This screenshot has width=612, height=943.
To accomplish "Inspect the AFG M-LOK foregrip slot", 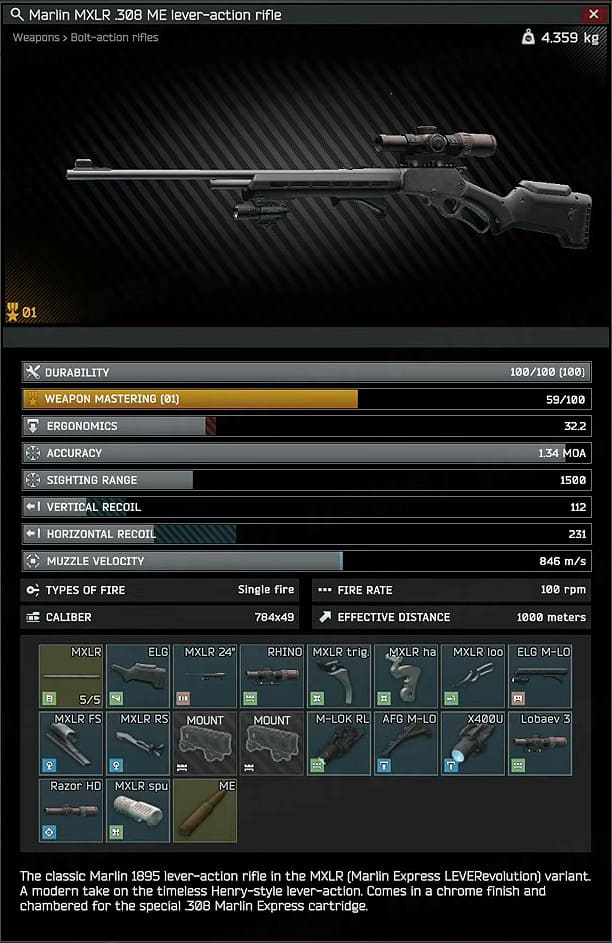I will pos(406,743).
